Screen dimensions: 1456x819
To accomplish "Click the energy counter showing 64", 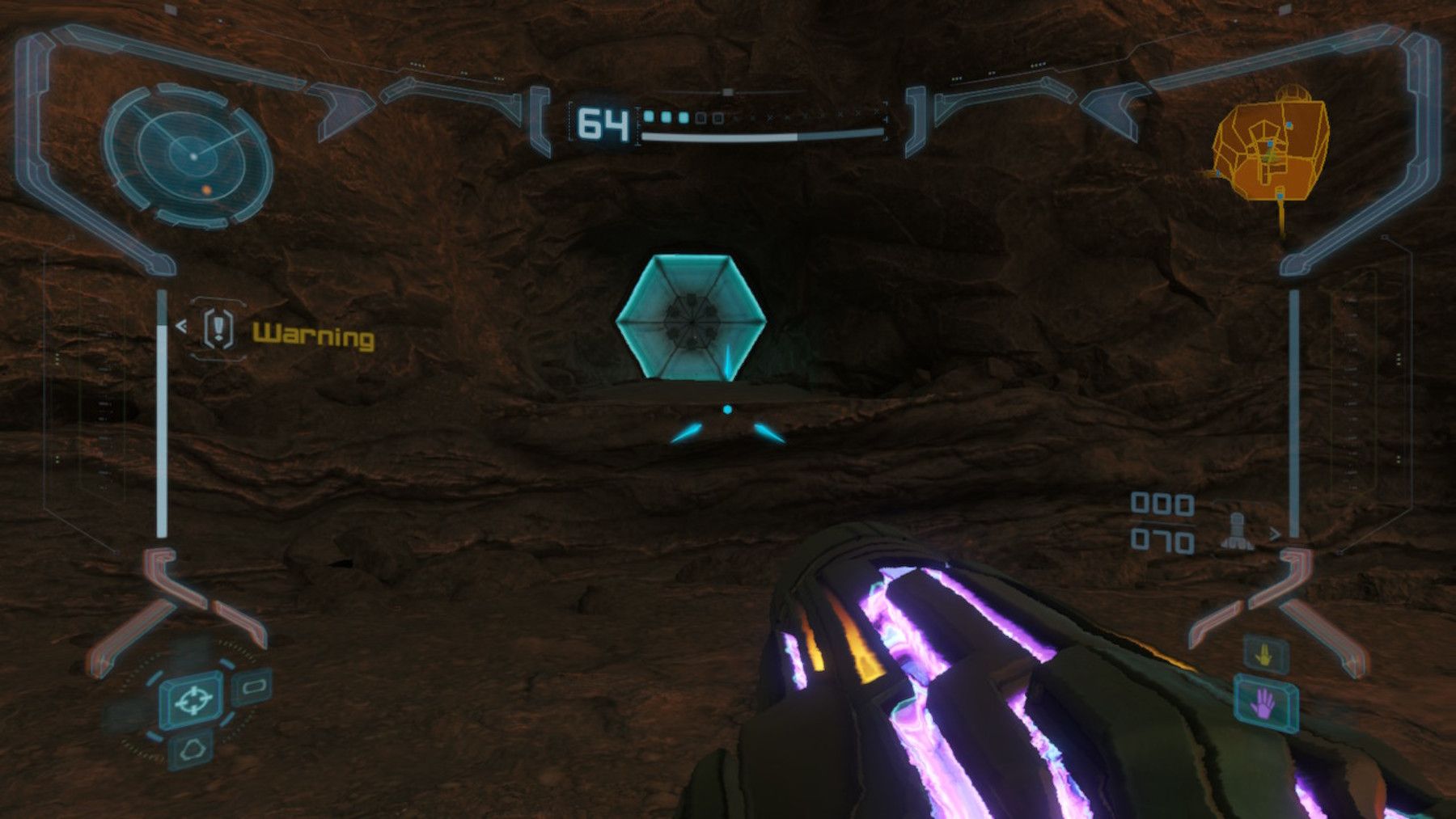I will (603, 122).
